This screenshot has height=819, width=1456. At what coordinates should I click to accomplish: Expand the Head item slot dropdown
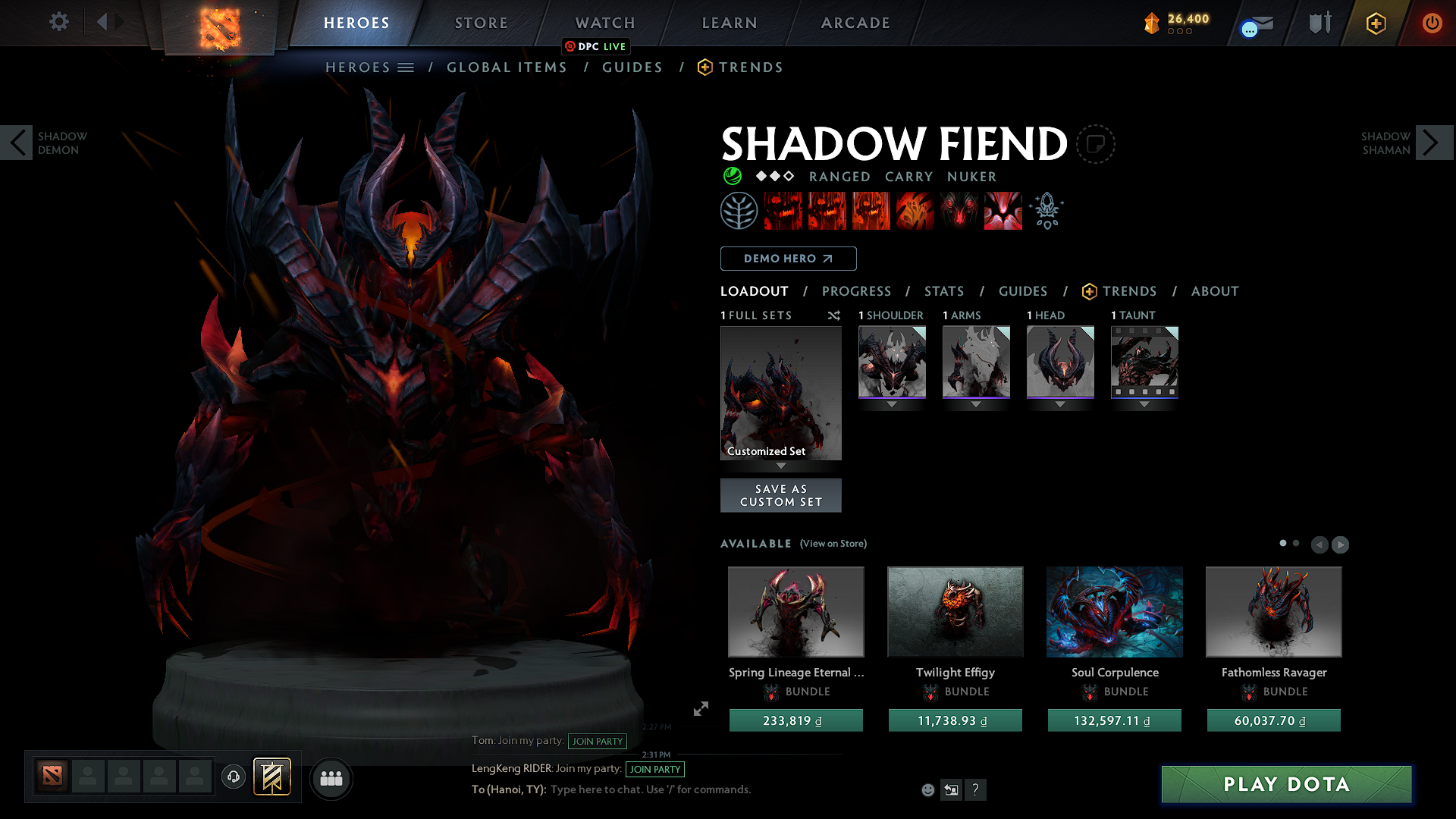[1060, 404]
